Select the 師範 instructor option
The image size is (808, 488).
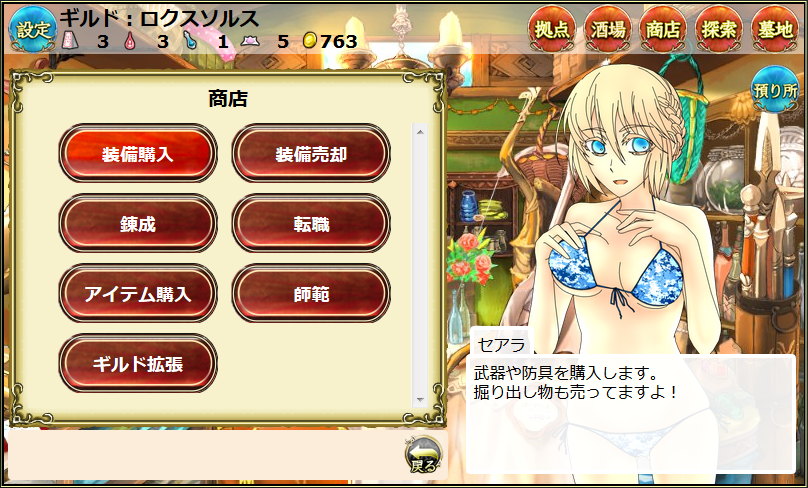pos(311,294)
